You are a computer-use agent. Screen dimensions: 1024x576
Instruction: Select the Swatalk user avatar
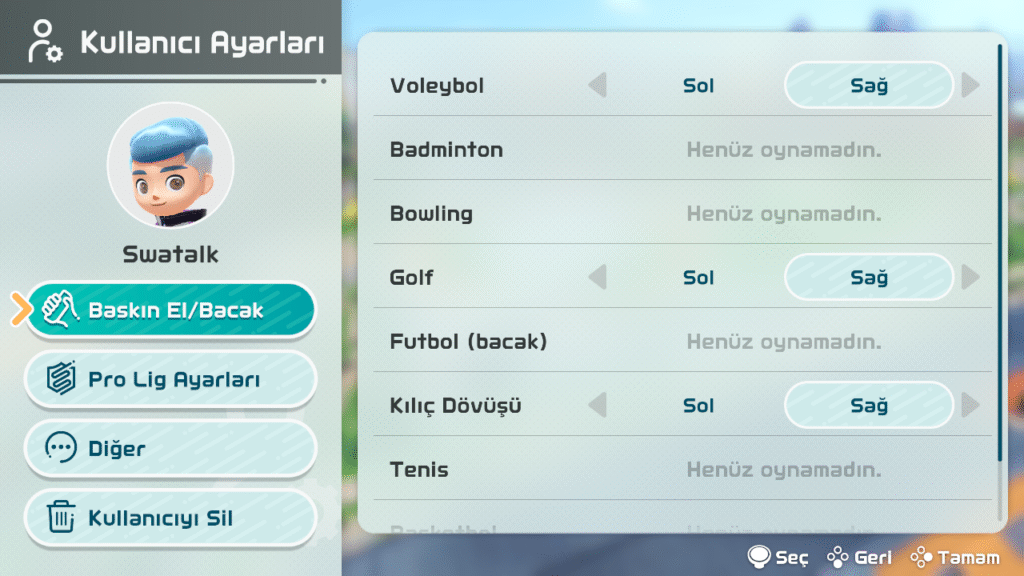[x=170, y=165]
